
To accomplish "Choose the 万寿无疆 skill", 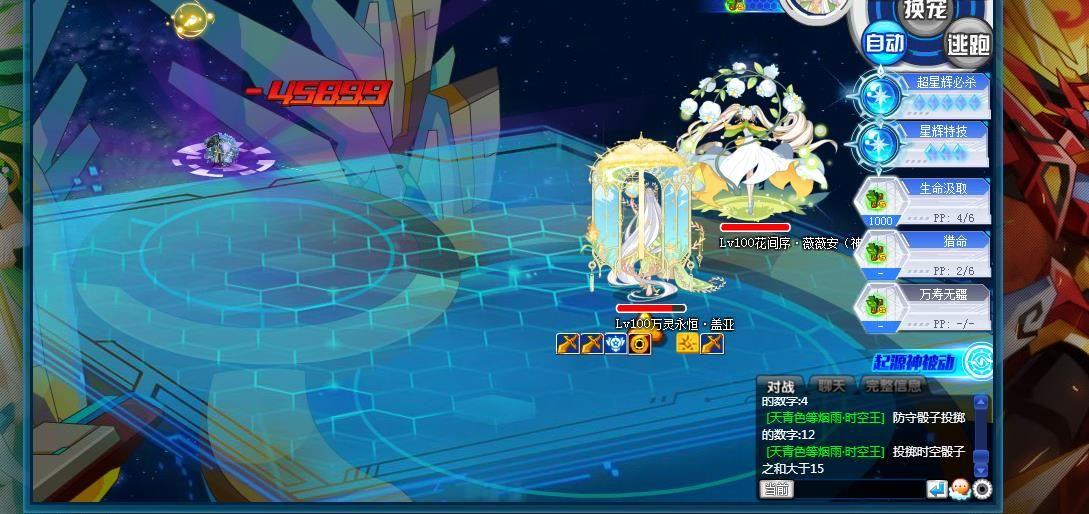I will click(x=925, y=307).
